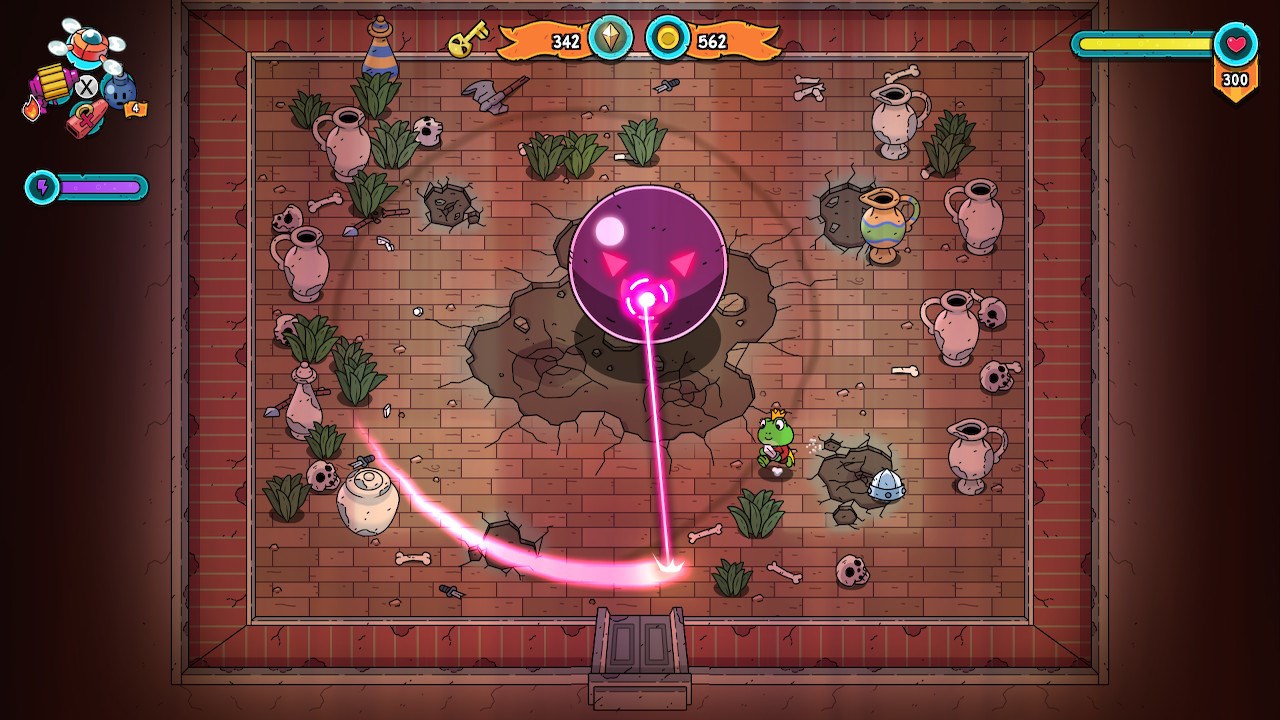The width and height of the screenshot is (1280, 720).
Task: Click the lightning bolt energy icon
Action: pos(43,187)
